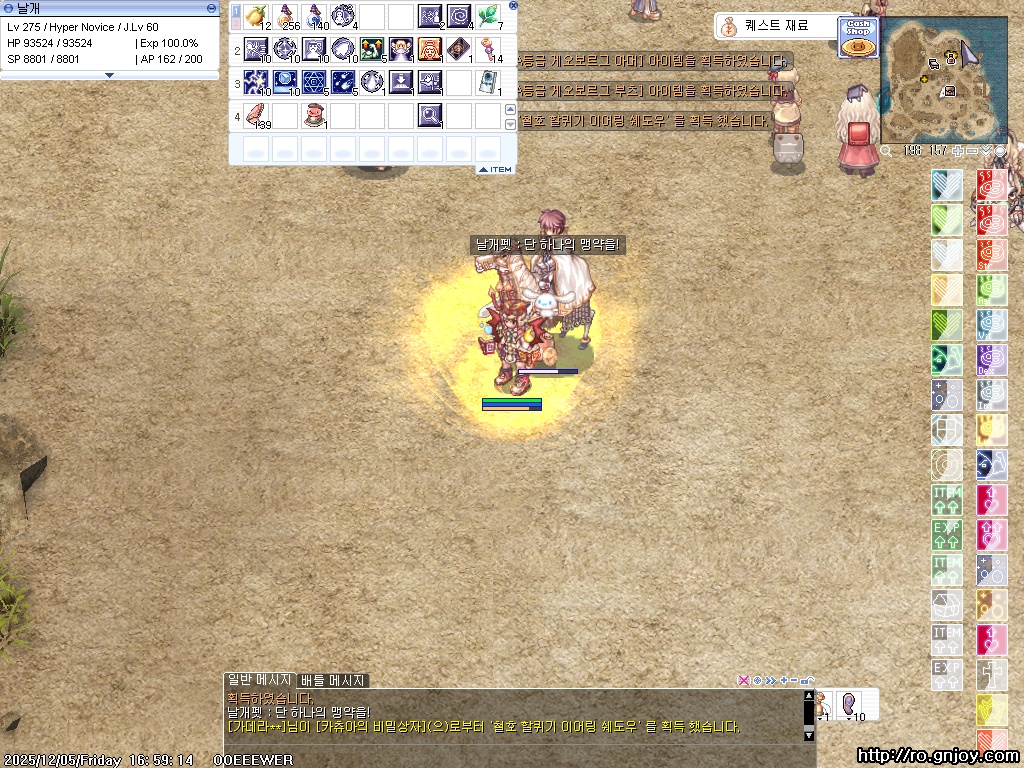Click the 퀘스트 재료 quest materials button
The height and width of the screenshot is (768, 1024).
point(775,26)
